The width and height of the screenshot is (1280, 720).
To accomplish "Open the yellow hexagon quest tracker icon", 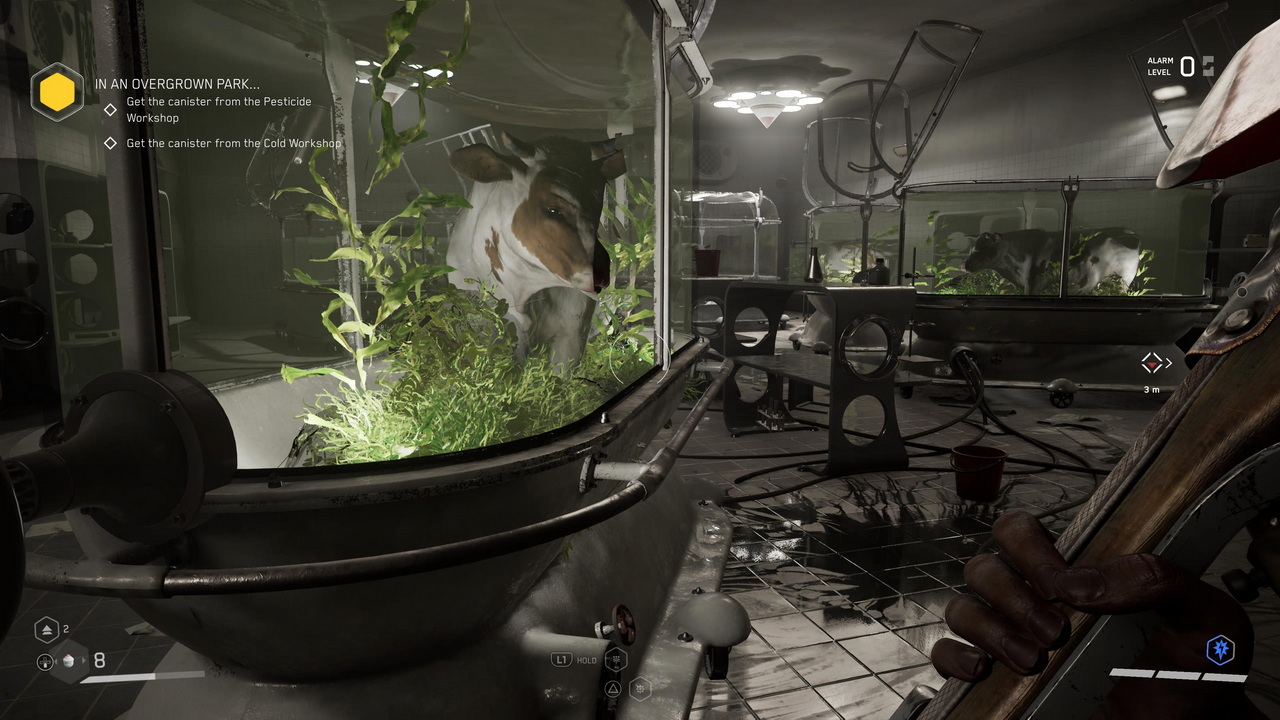I will tap(57, 92).
